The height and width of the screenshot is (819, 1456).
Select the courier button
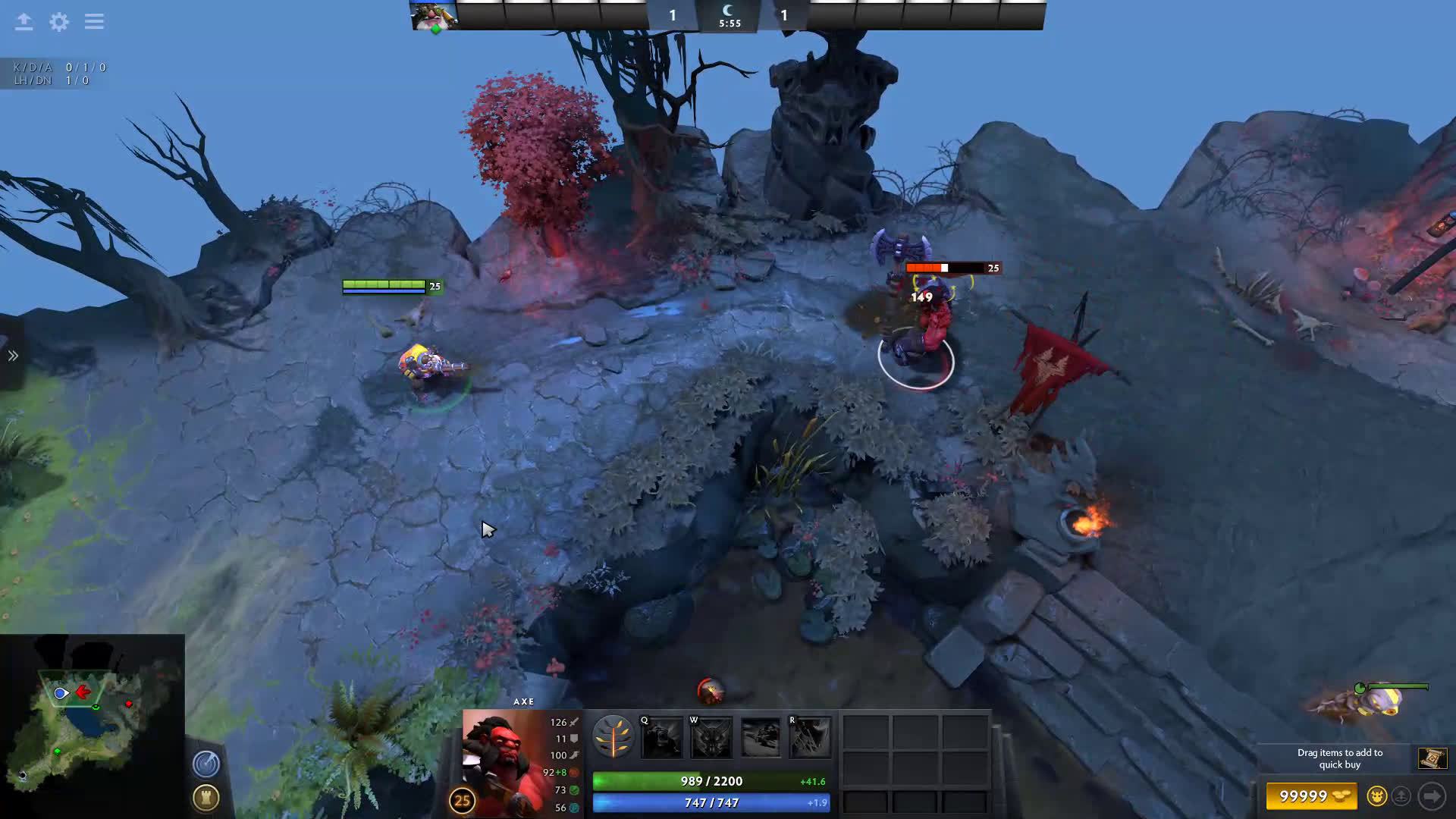(x=1376, y=796)
